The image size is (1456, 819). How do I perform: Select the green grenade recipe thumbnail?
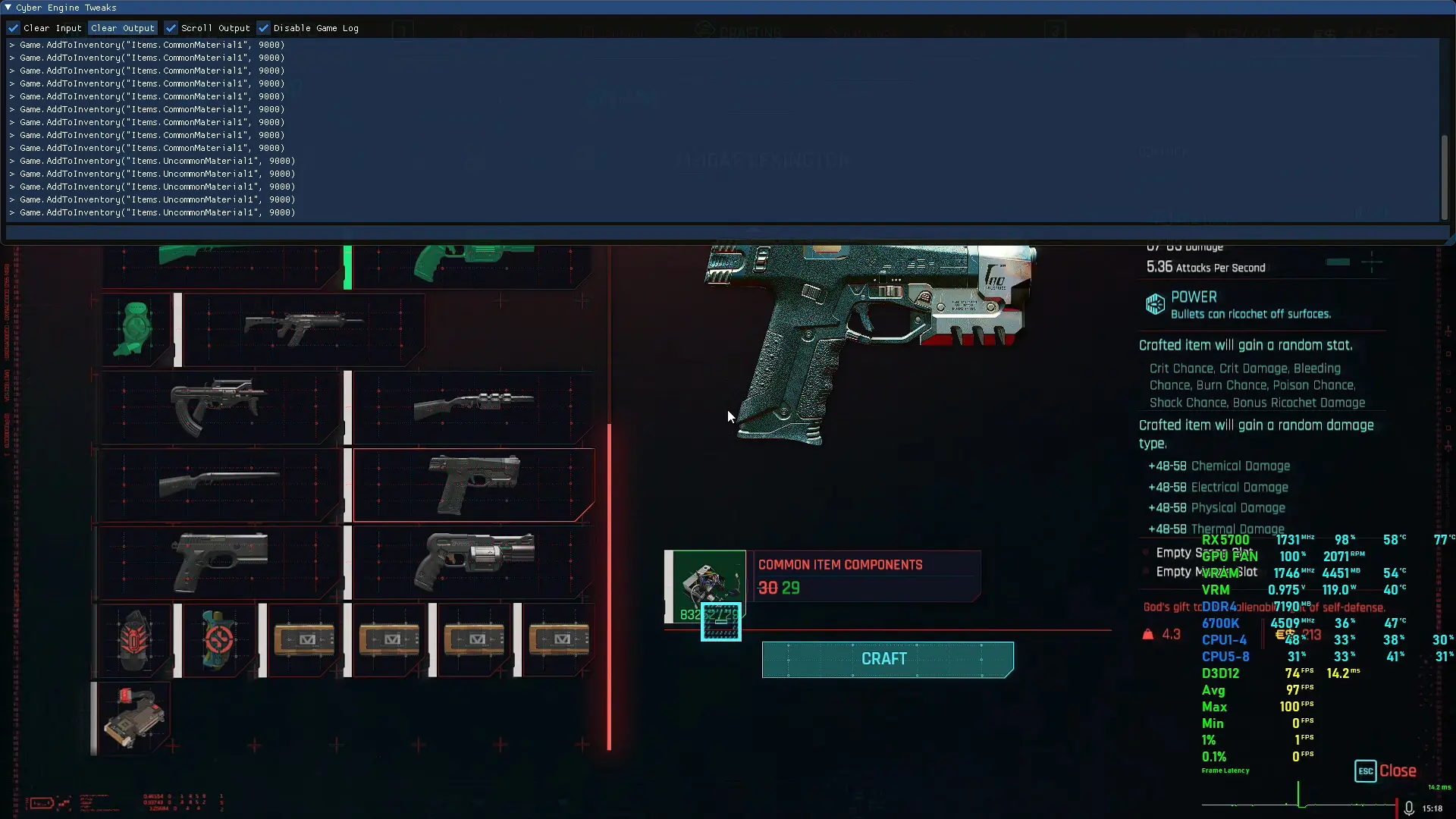(x=135, y=328)
